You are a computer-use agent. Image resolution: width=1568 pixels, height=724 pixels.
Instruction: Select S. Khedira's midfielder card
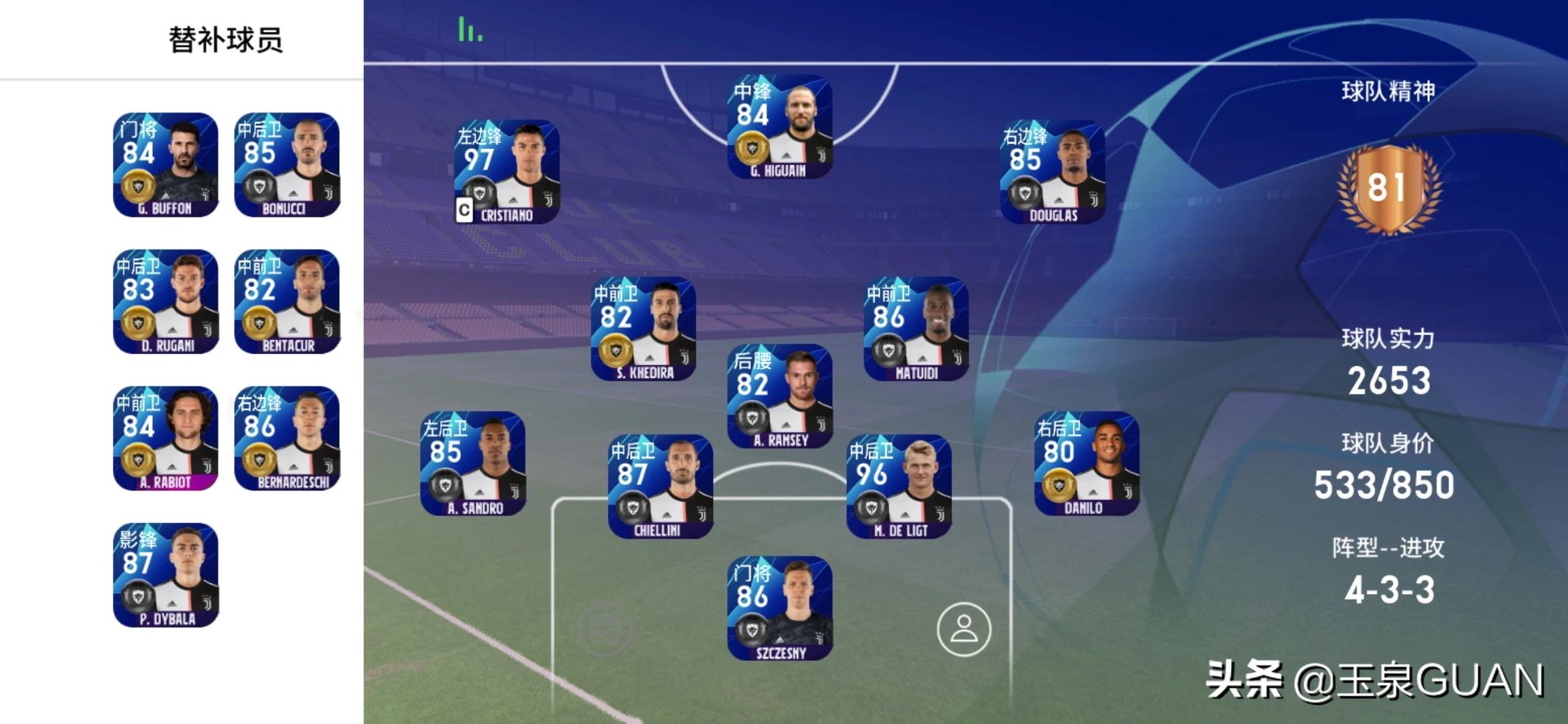pos(643,329)
